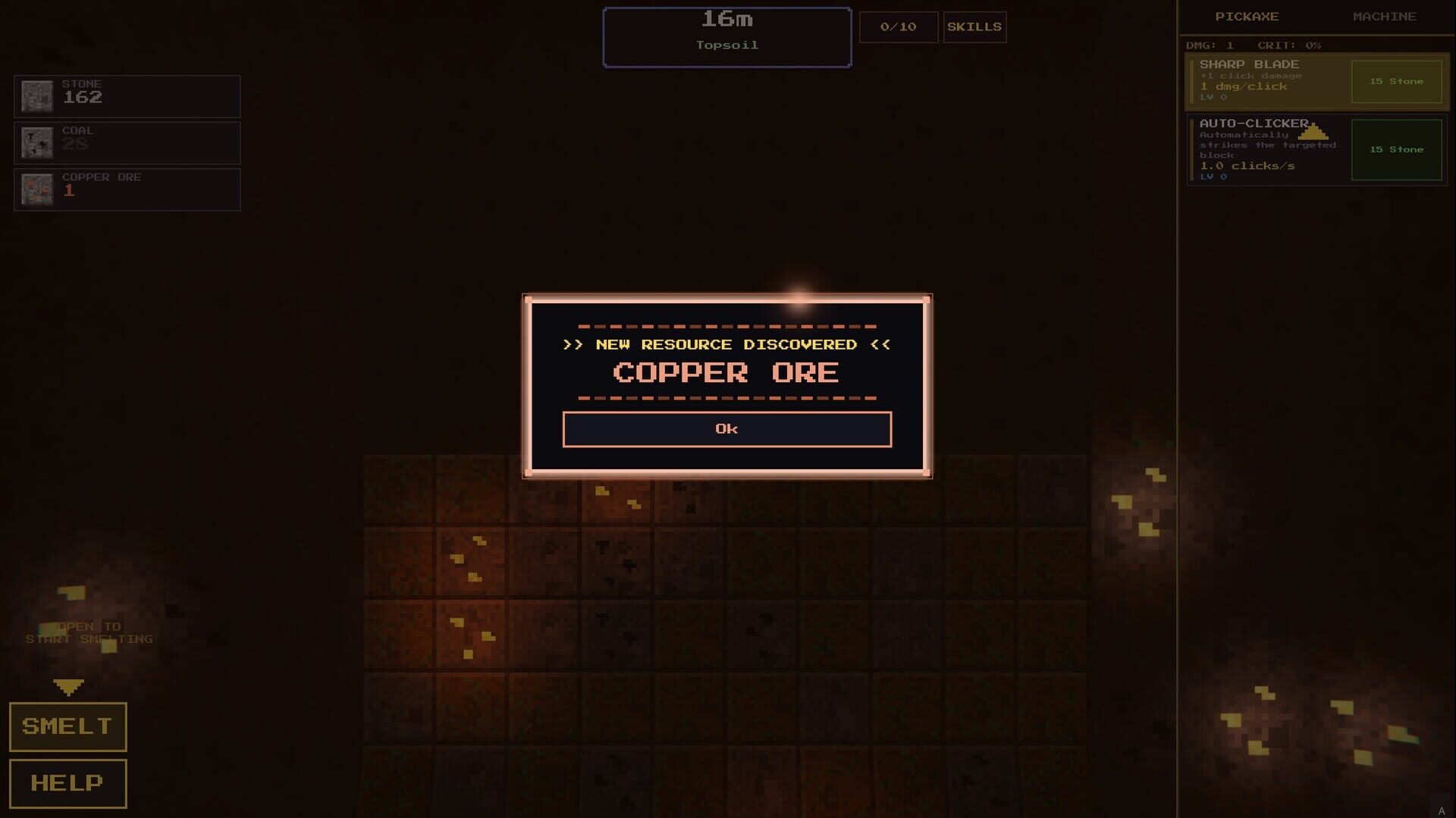This screenshot has width=1456, height=818.
Task: Dismiss the discovery popup with Ok
Action: [x=726, y=428]
